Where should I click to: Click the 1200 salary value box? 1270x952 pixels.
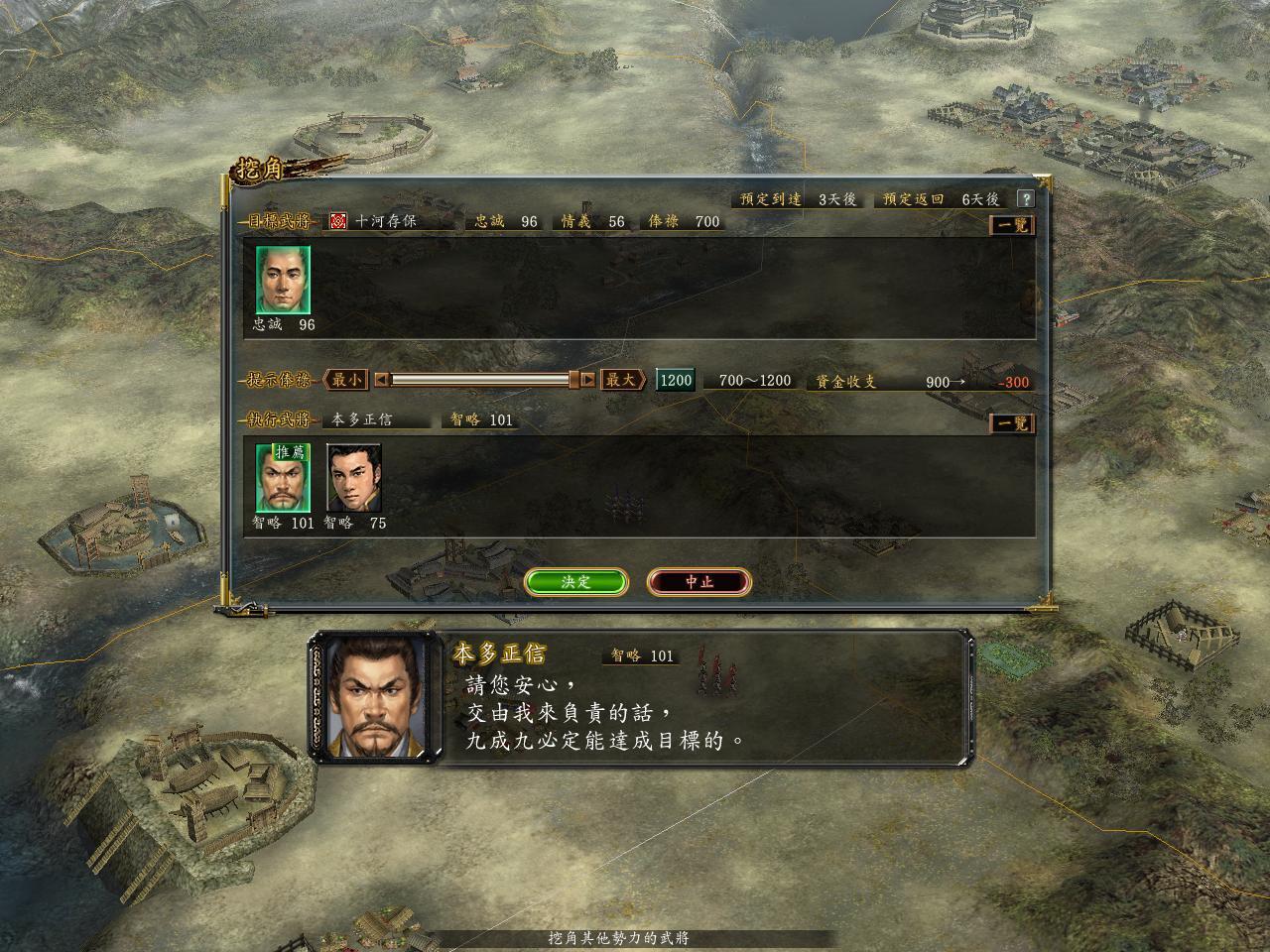tap(676, 380)
